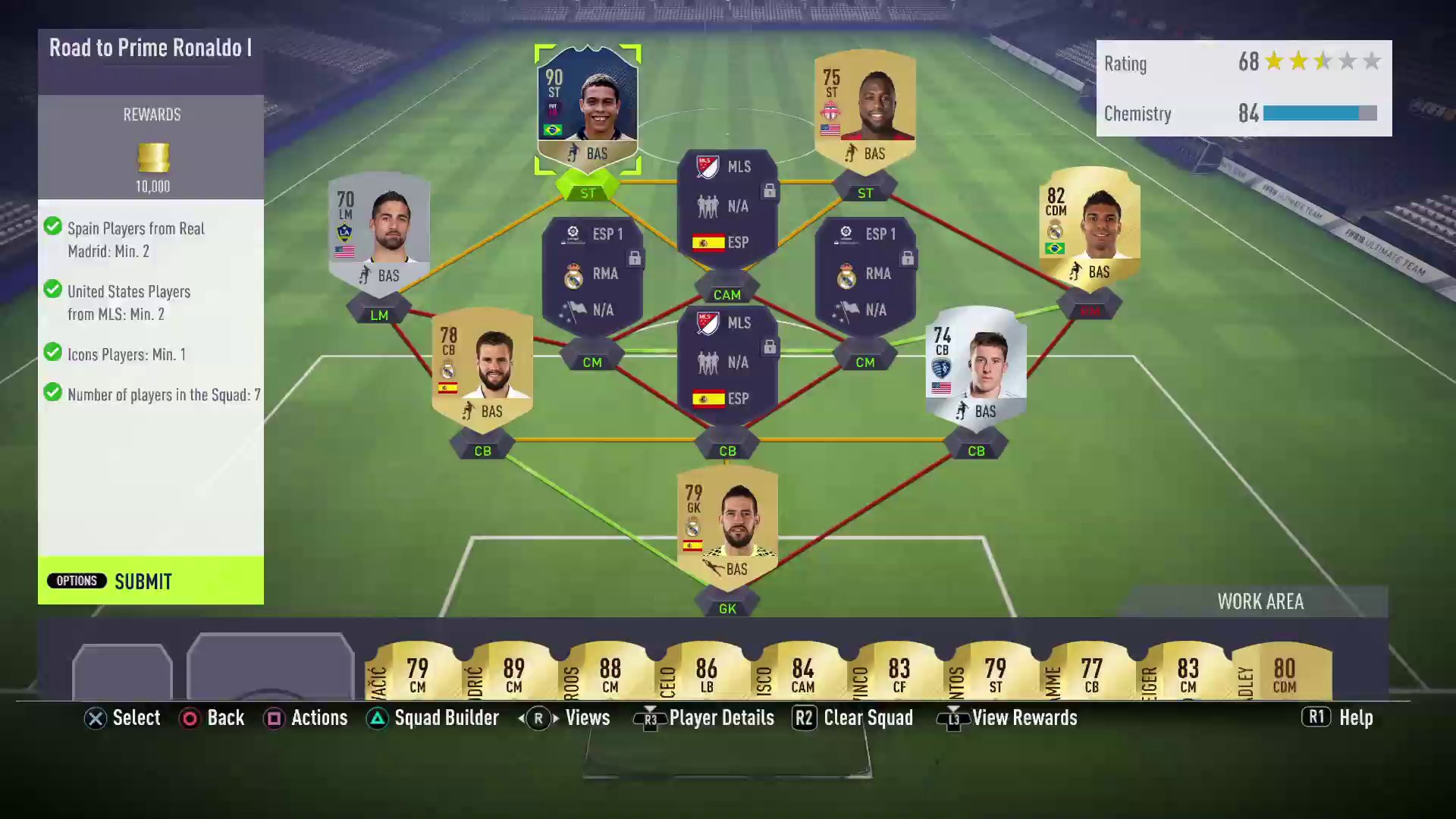Image resolution: width=1456 pixels, height=819 pixels.
Task: Toggle the lock on the right ESP 1 RMA slot
Action: (907, 258)
